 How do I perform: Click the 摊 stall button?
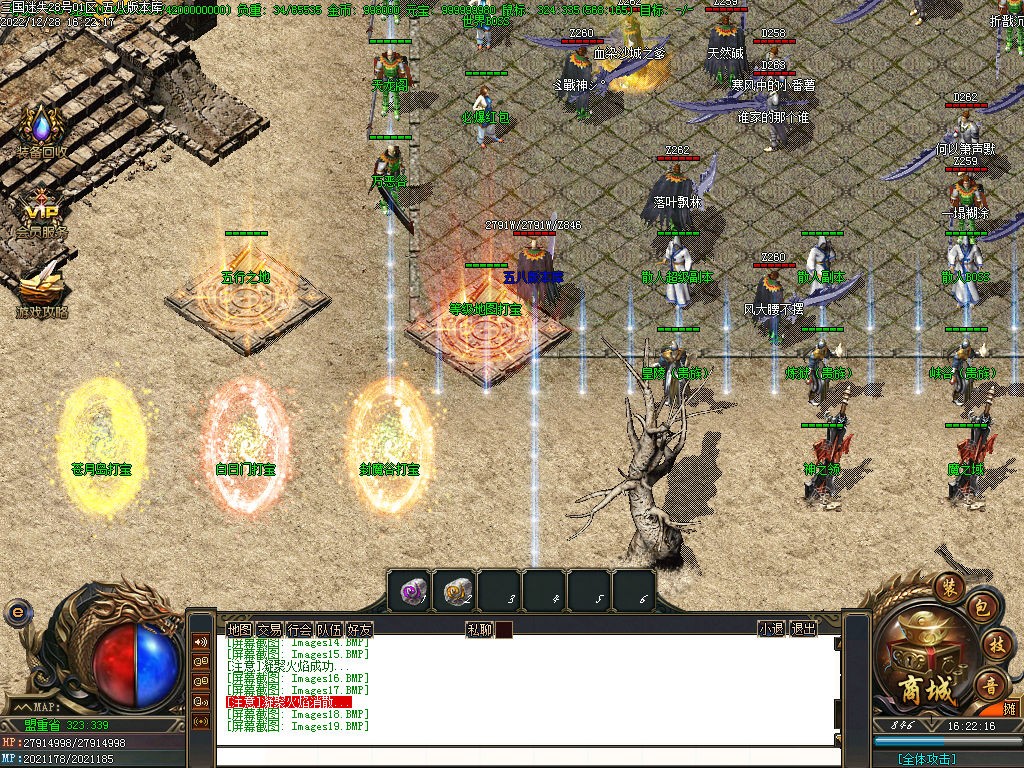[1010, 710]
